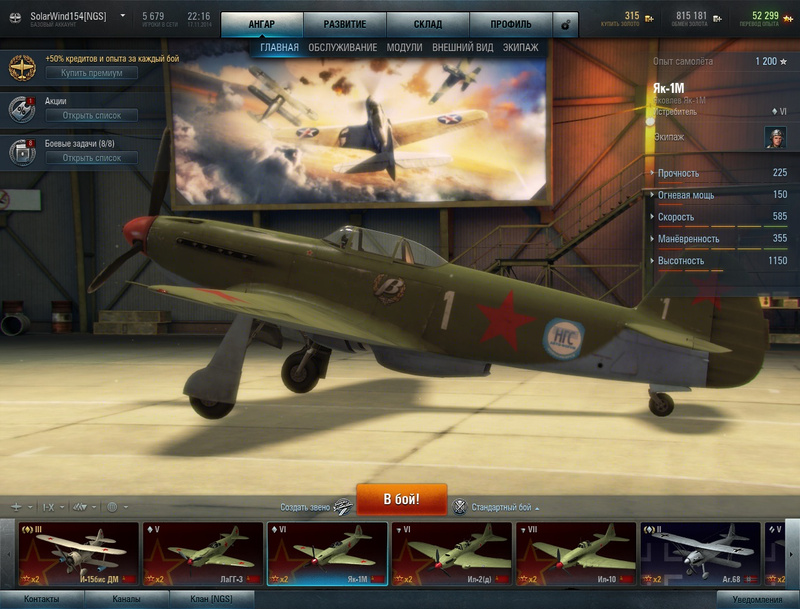The height and width of the screenshot is (609, 800).
Task: Choose the ЛаГГ-3 plane in carousel
Action: click(202, 554)
